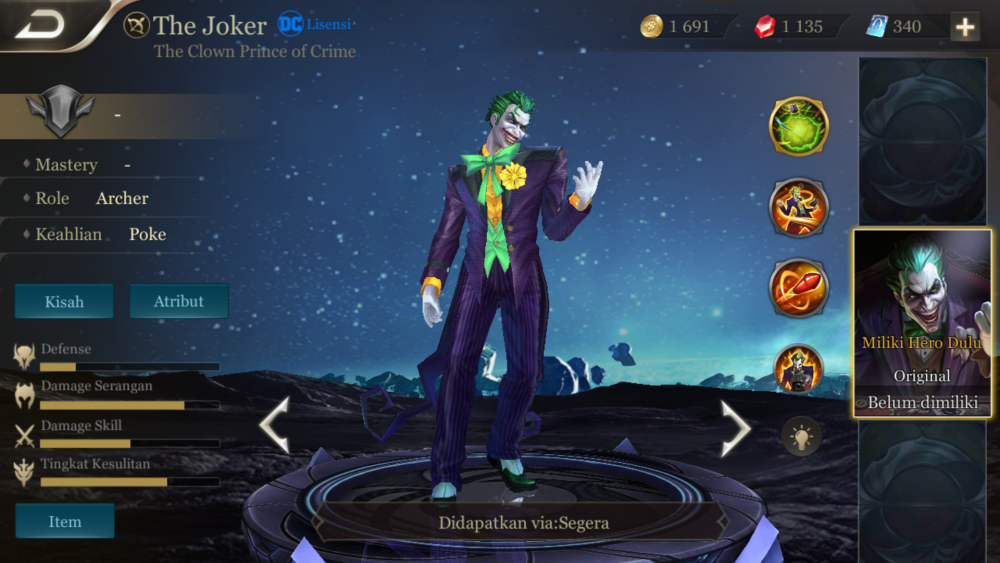
Task: Tap the Didapatkan via:Segera banner
Action: tap(523, 522)
